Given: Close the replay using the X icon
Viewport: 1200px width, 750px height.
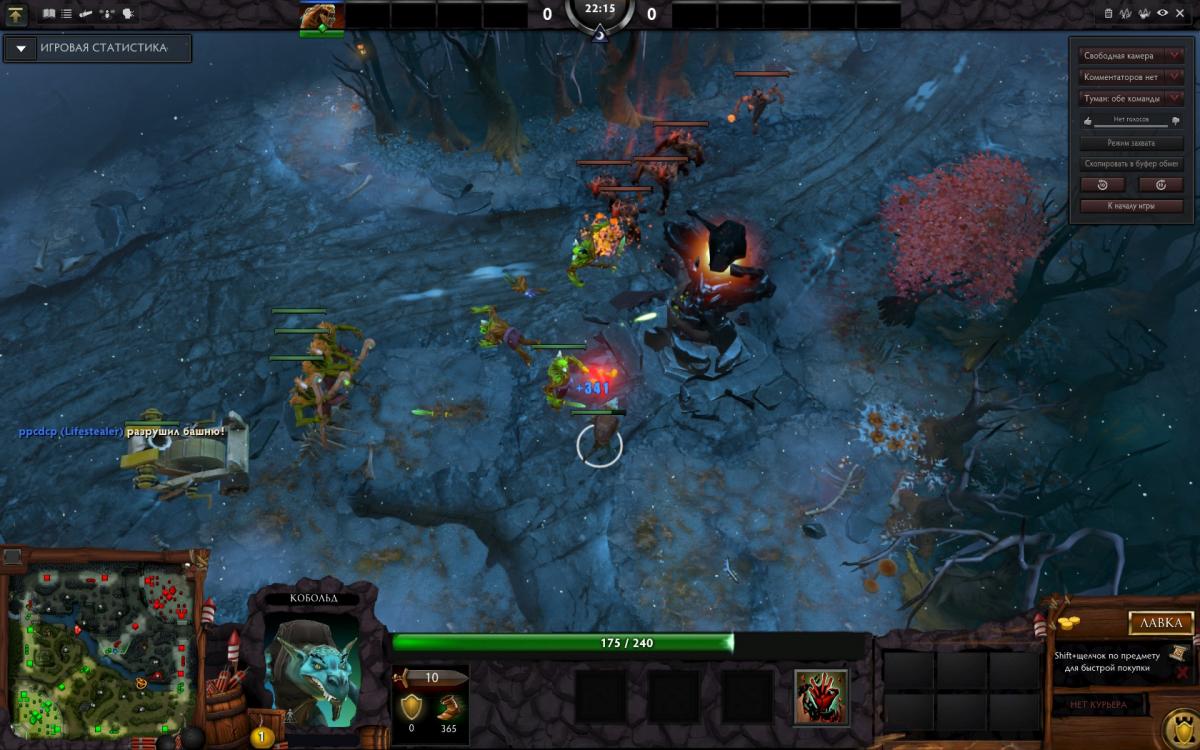Looking at the screenshot, I should click(1181, 14).
